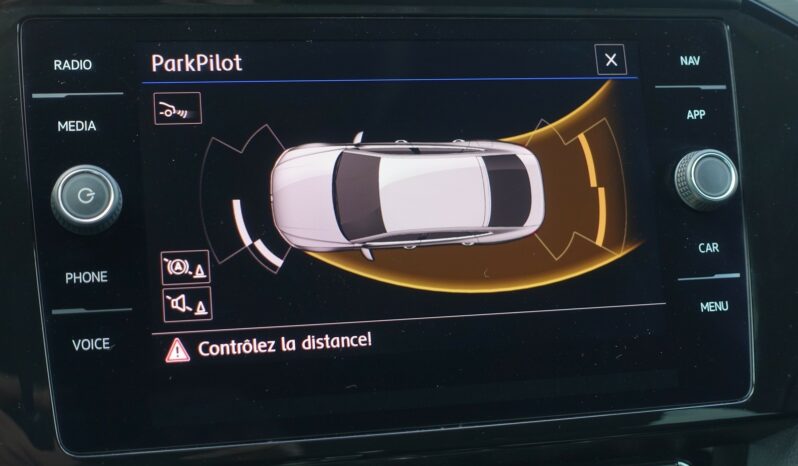
Task: Open the RADIO menu
Action: [x=73, y=65]
